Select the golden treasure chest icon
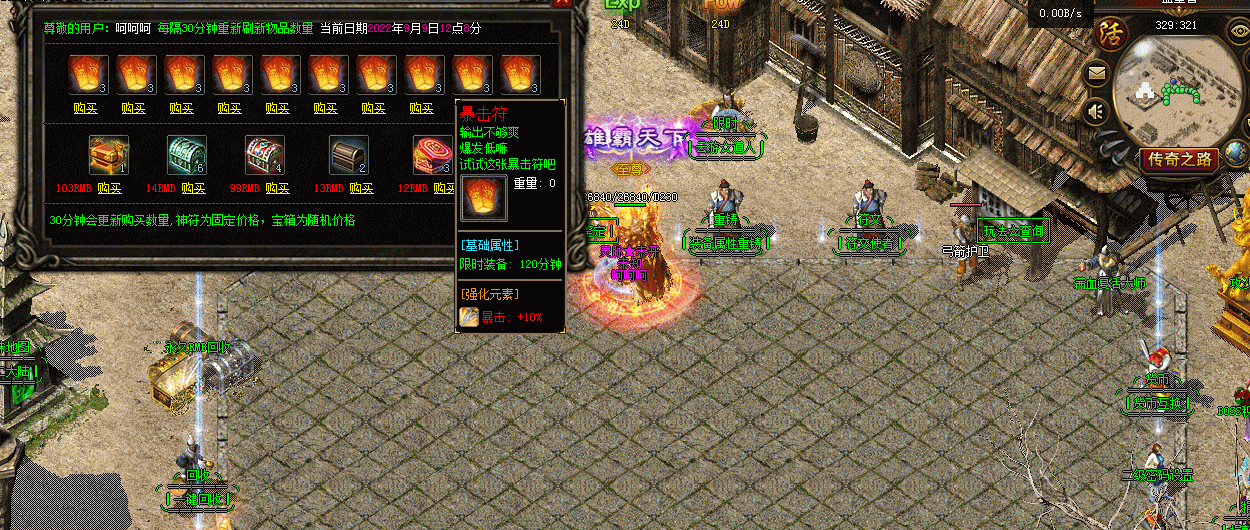 point(108,156)
